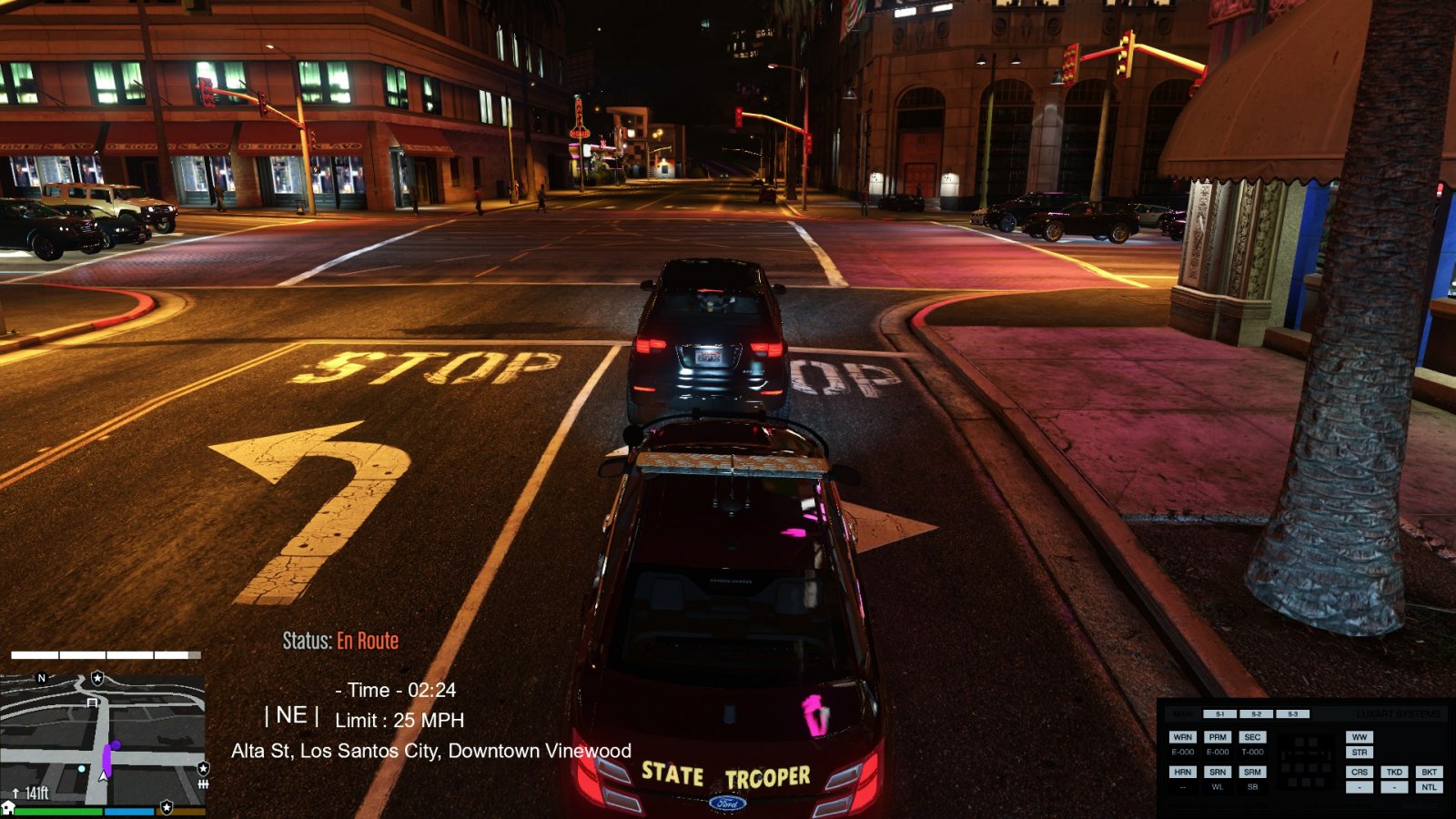Toggle the WRN warning lights button
This screenshot has width=1456, height=819.
coord(1182,737)
